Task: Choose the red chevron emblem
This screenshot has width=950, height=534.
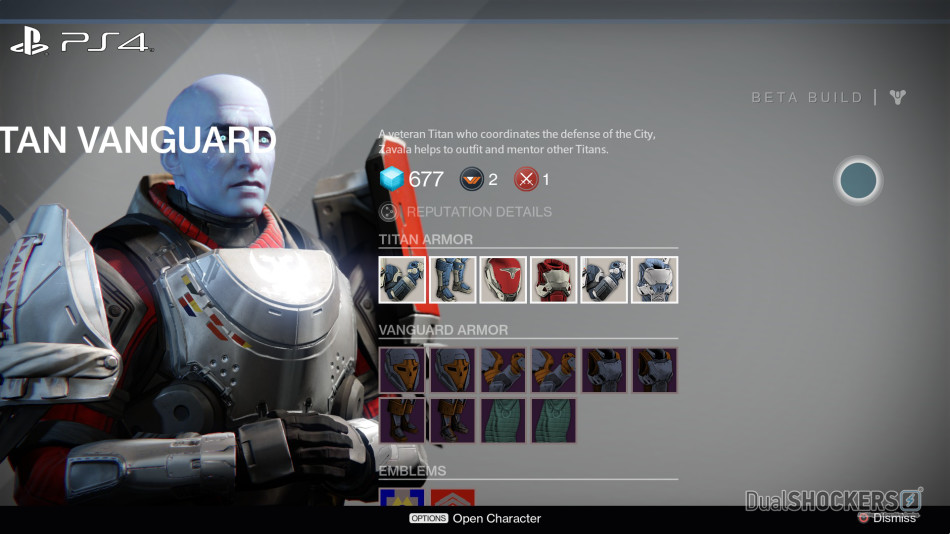Action: tap(452, 497)
